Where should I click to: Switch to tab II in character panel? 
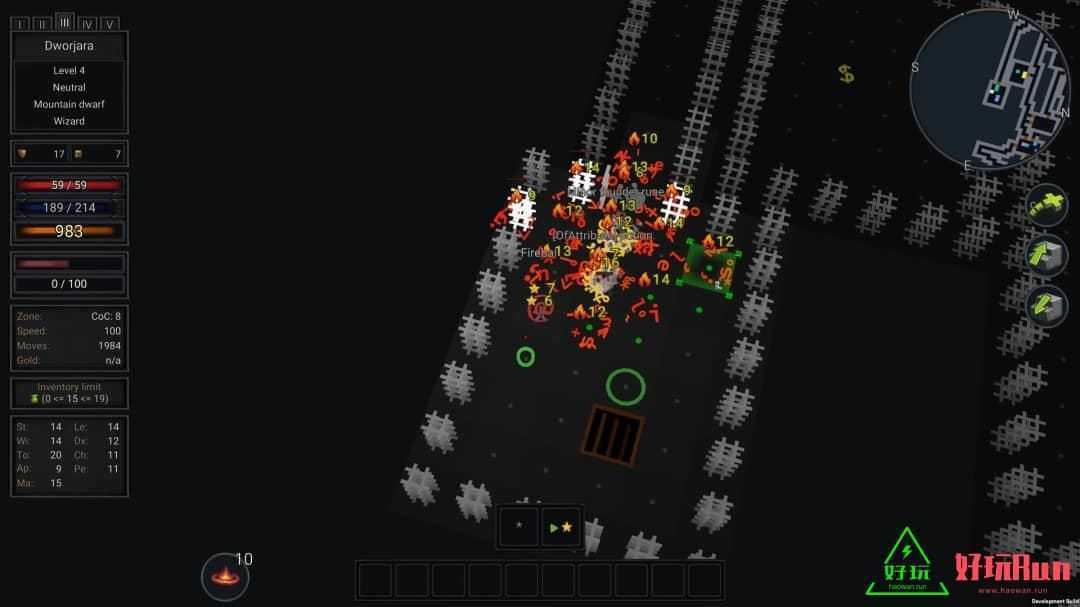point(42,24)
